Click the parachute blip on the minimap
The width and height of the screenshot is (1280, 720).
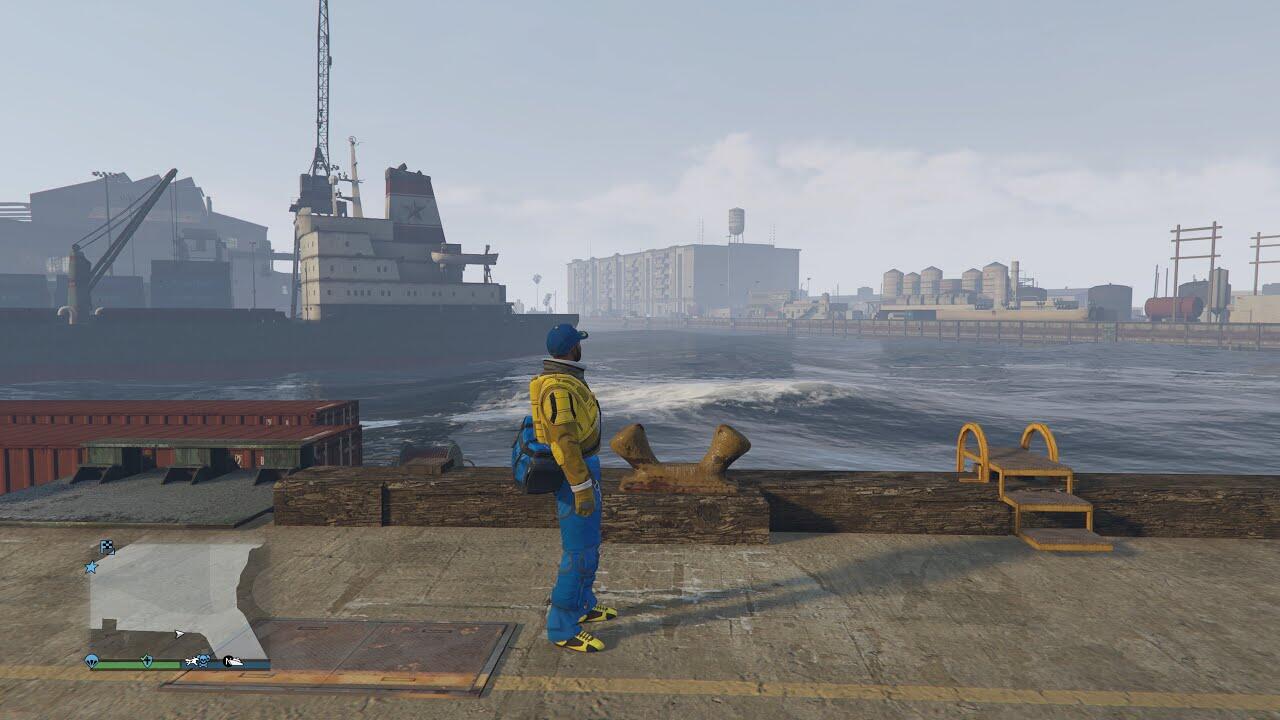(93, 661)
